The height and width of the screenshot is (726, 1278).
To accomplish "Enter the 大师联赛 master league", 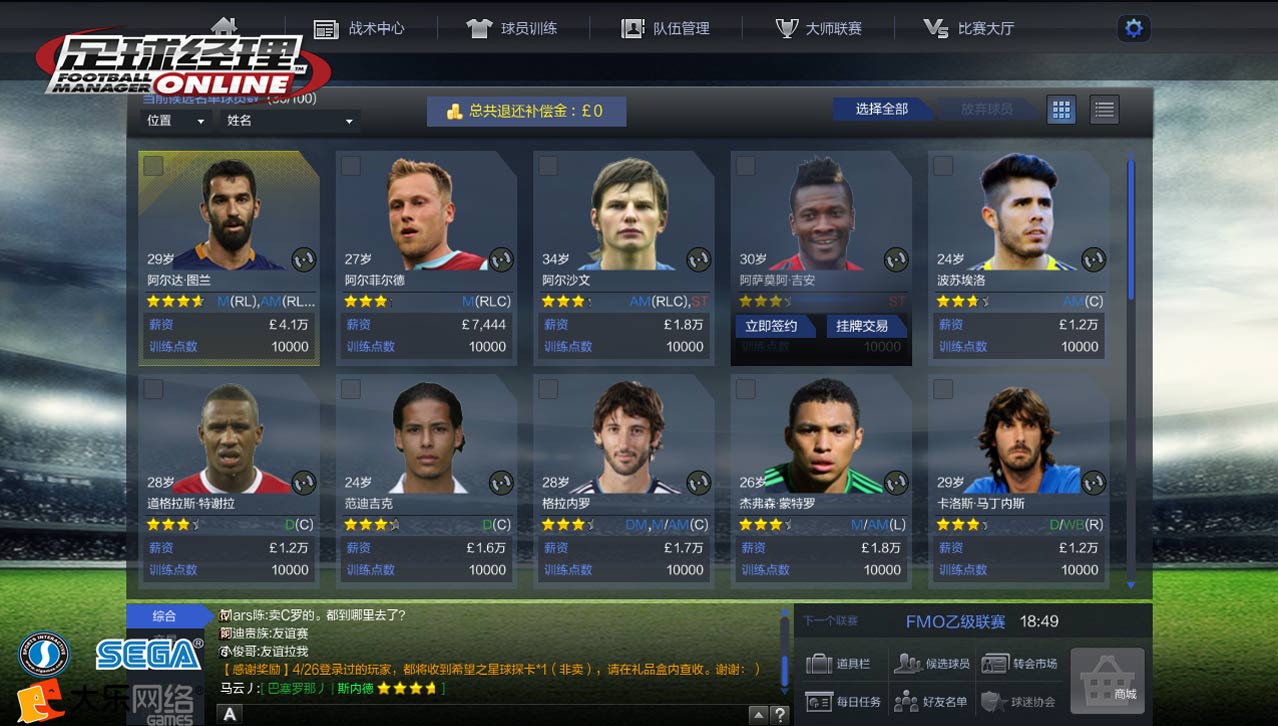I will (818, 28).
